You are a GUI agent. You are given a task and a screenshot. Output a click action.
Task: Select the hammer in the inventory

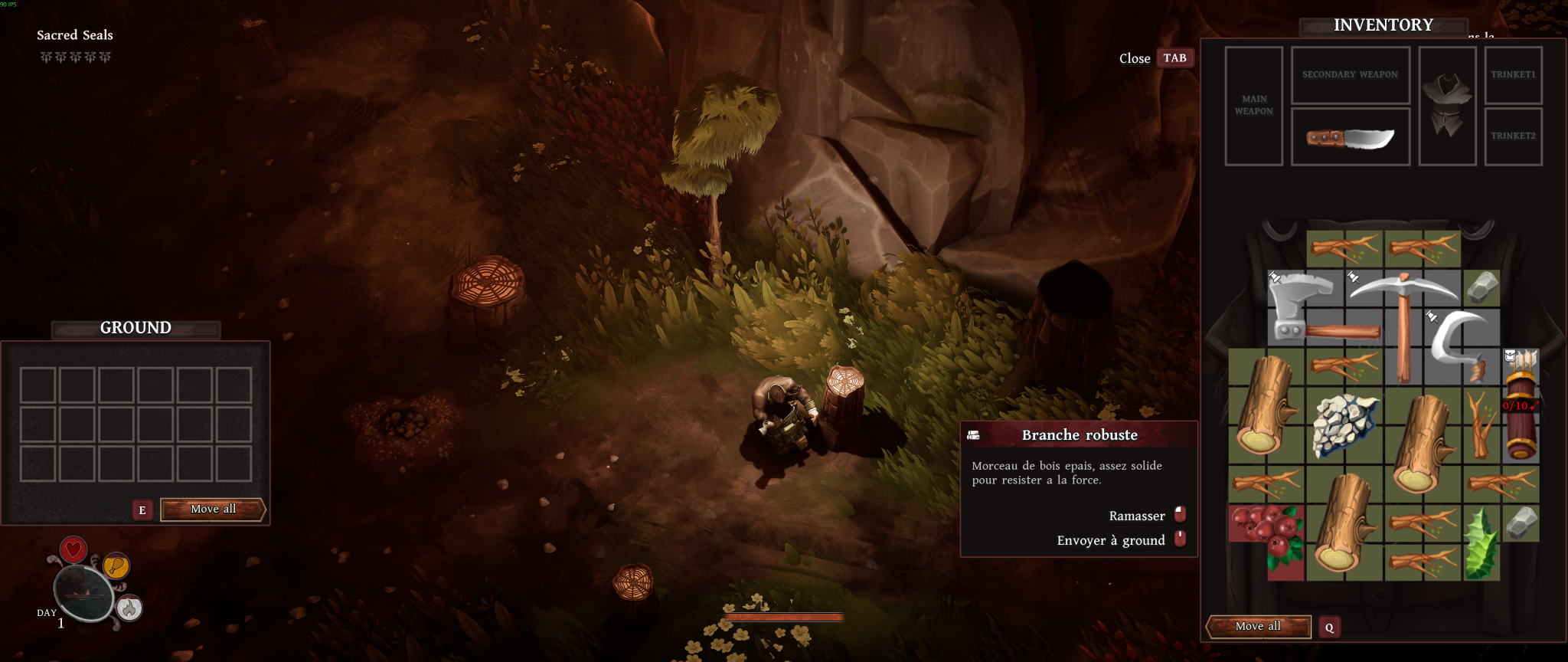[x=1304, y=308]
